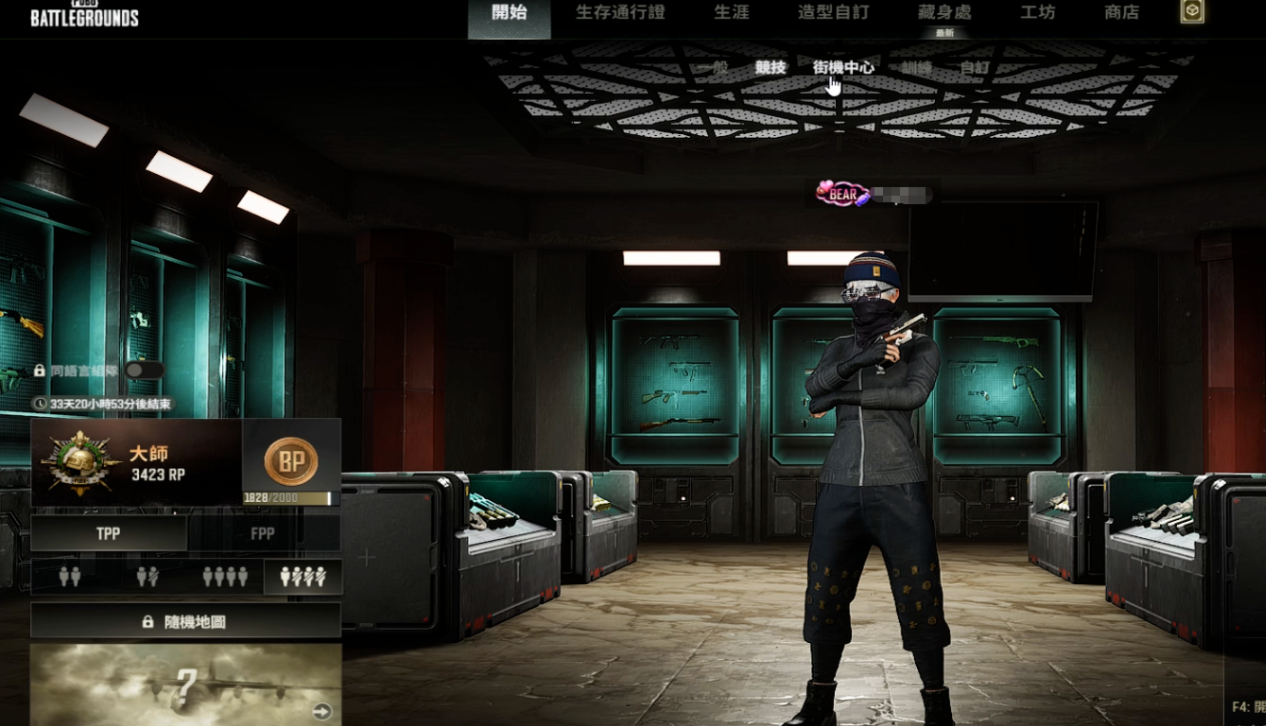This screenshot has width=1266, height=726.
Task: Select the 競技 ranked mode
Action: click(771, 68)
